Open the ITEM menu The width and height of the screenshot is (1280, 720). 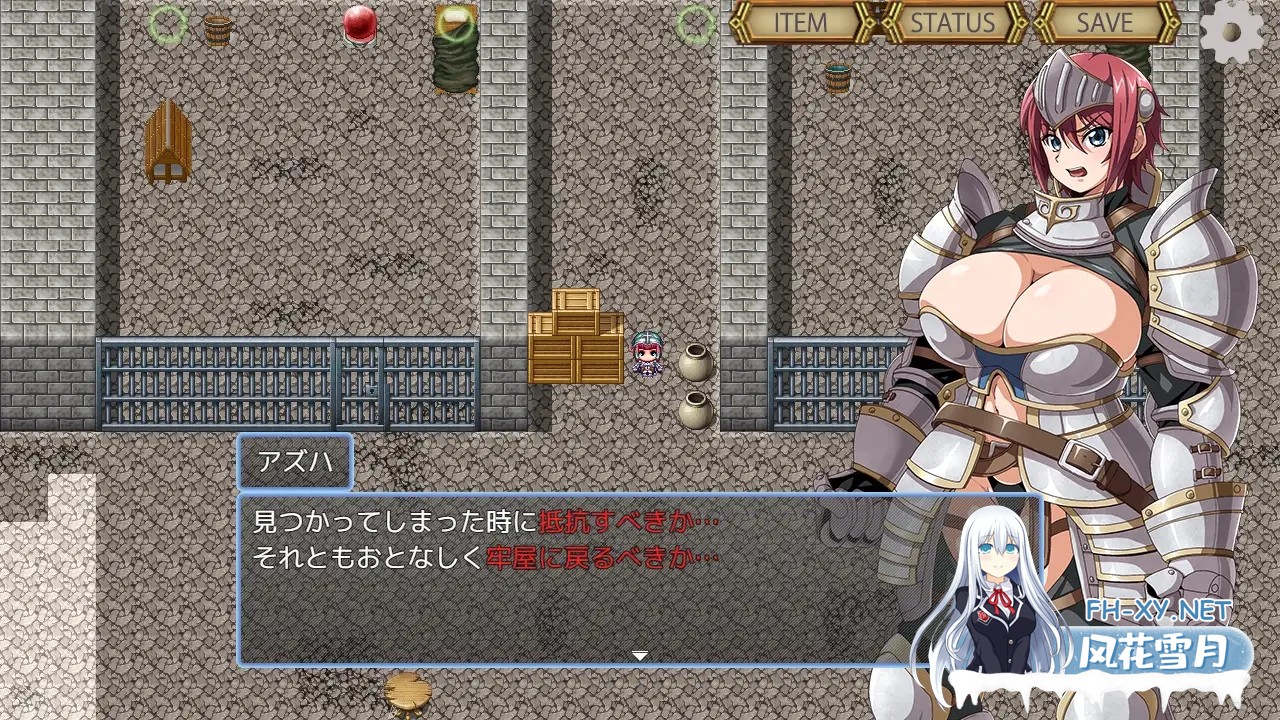click(801, 22)
